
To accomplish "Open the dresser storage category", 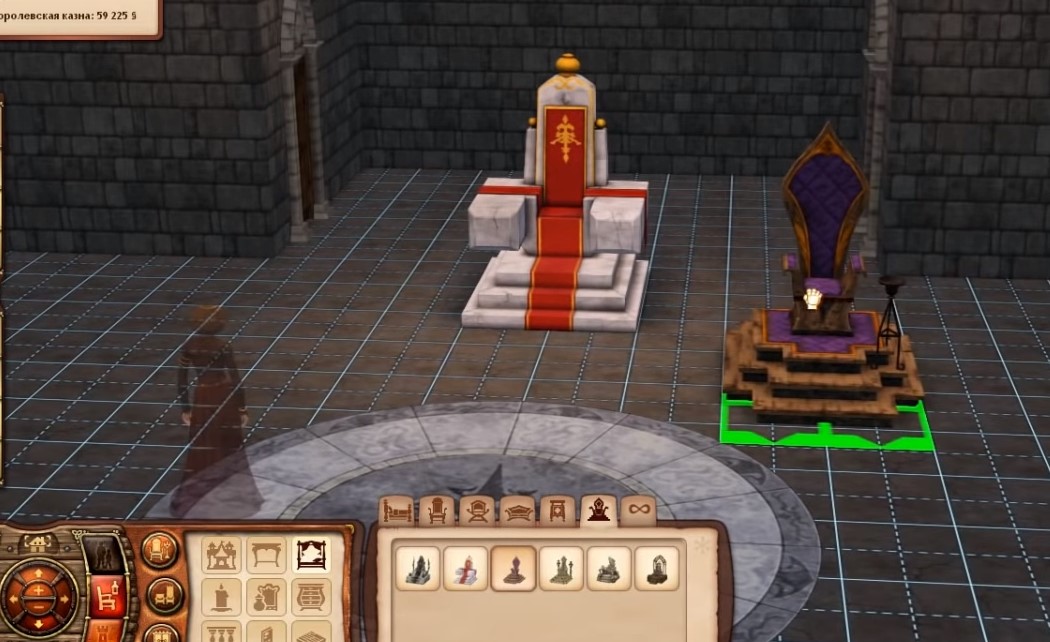I will click(x=312, y=598).
